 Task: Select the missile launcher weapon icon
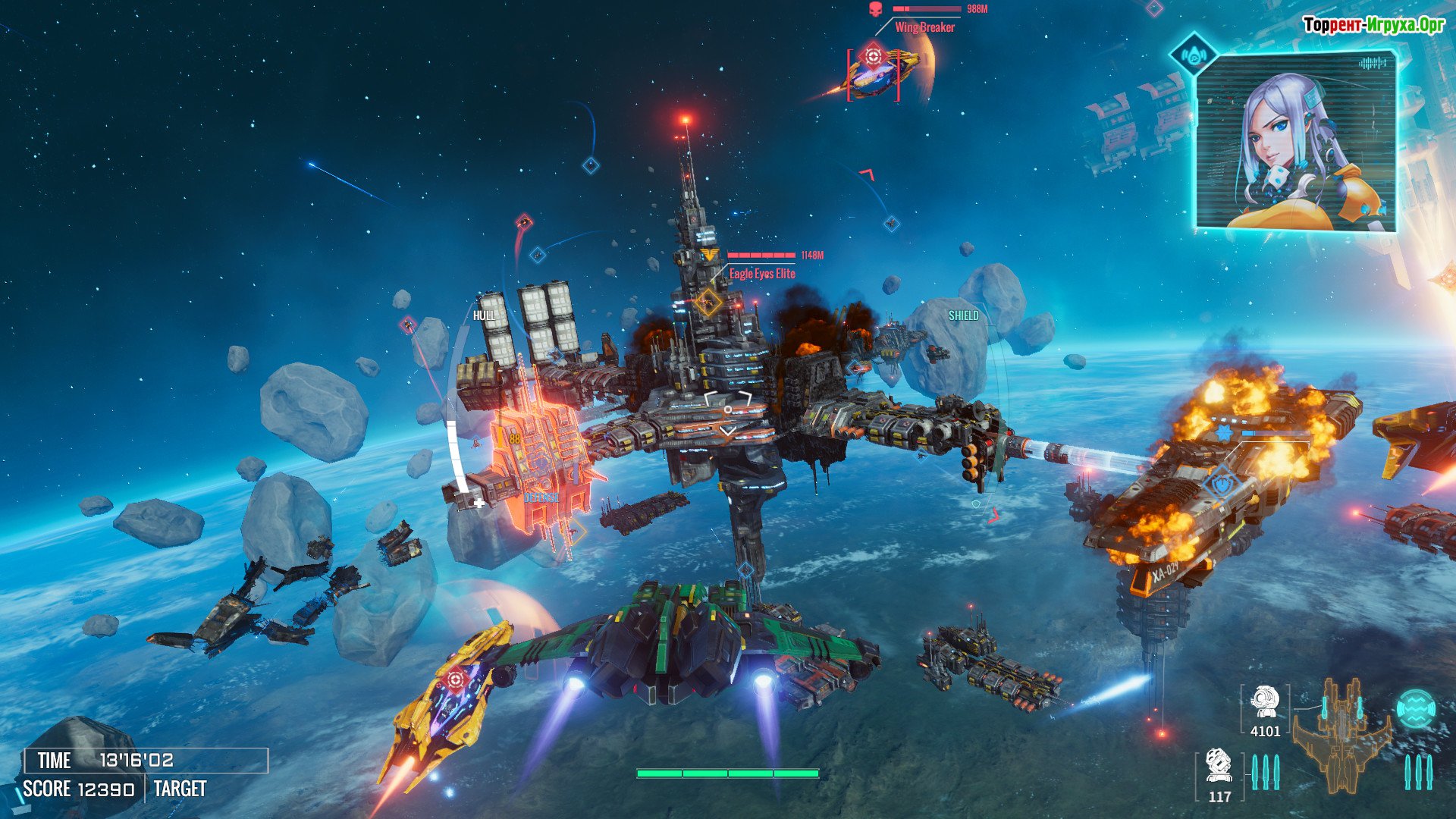(1219, 766)
